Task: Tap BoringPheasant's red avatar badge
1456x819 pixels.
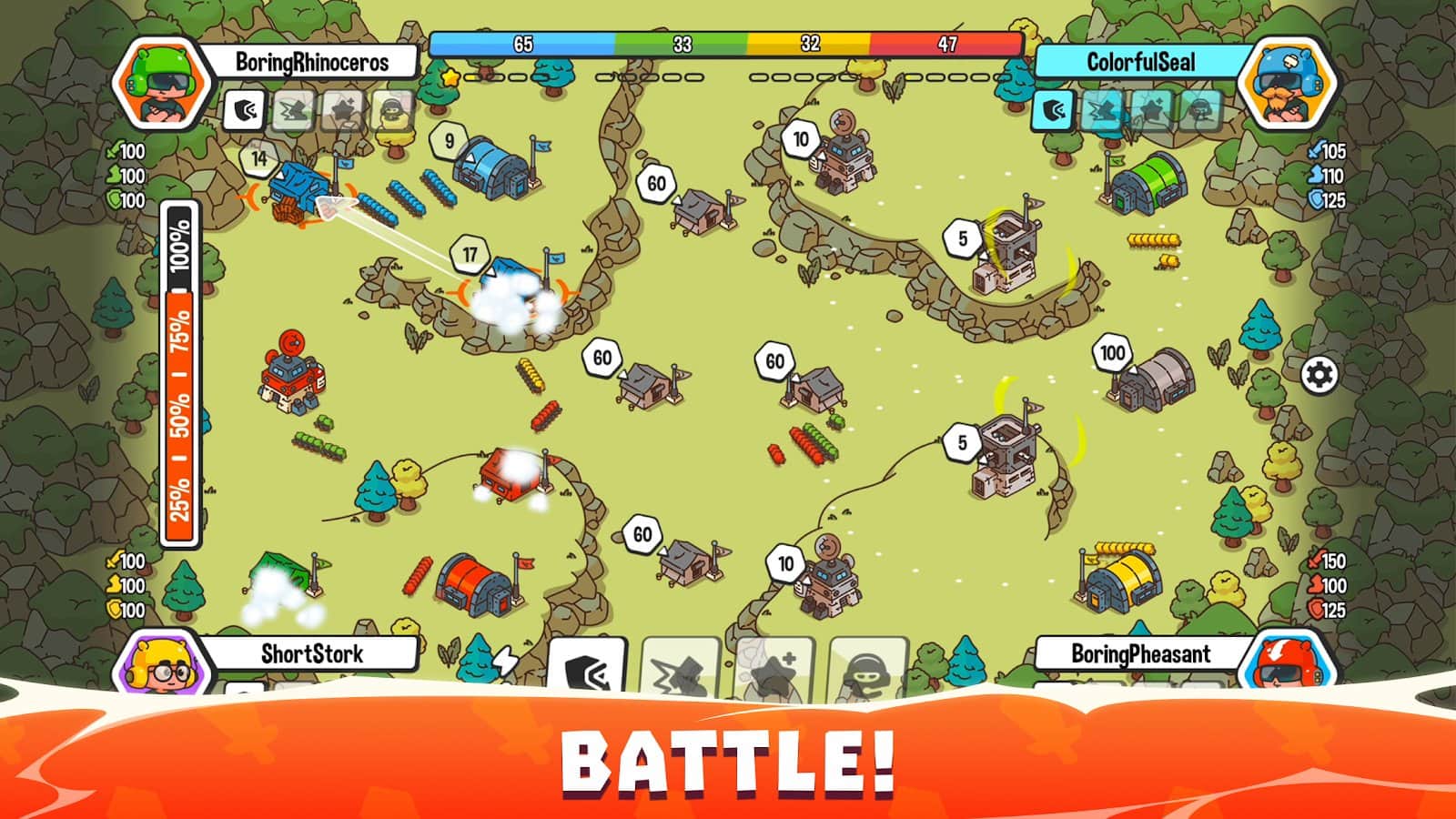Action: [1291, 663]
